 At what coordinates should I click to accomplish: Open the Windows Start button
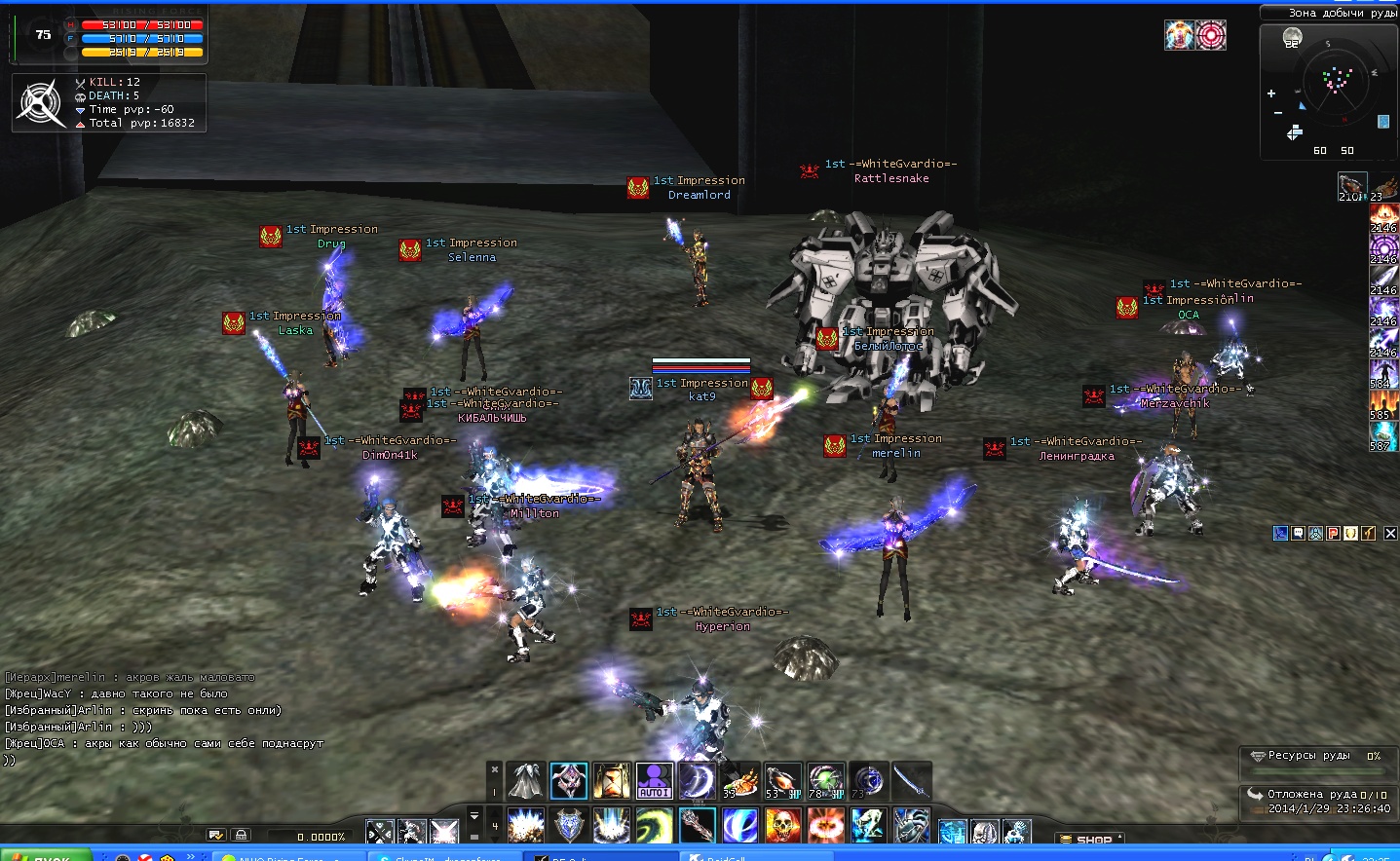[x=46, y=855]
